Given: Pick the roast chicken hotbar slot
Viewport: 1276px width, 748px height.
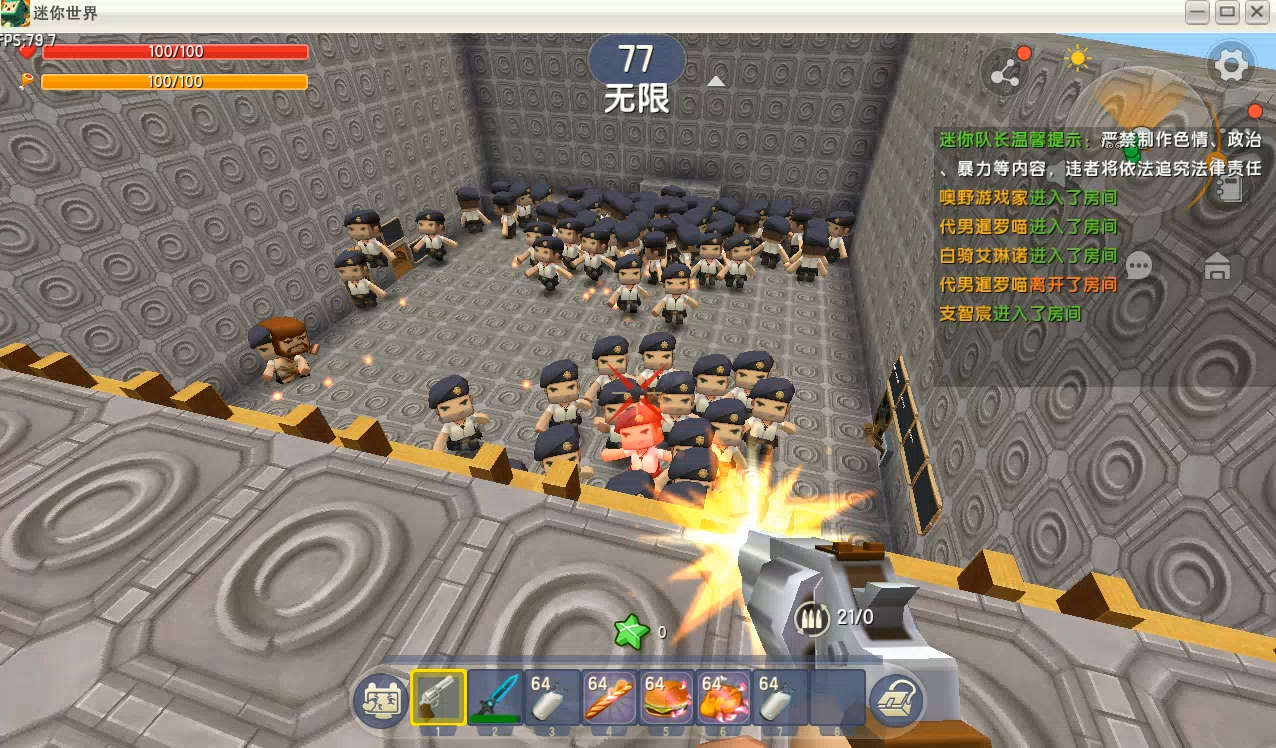Looking at the screenshot, I should [723, 696].
